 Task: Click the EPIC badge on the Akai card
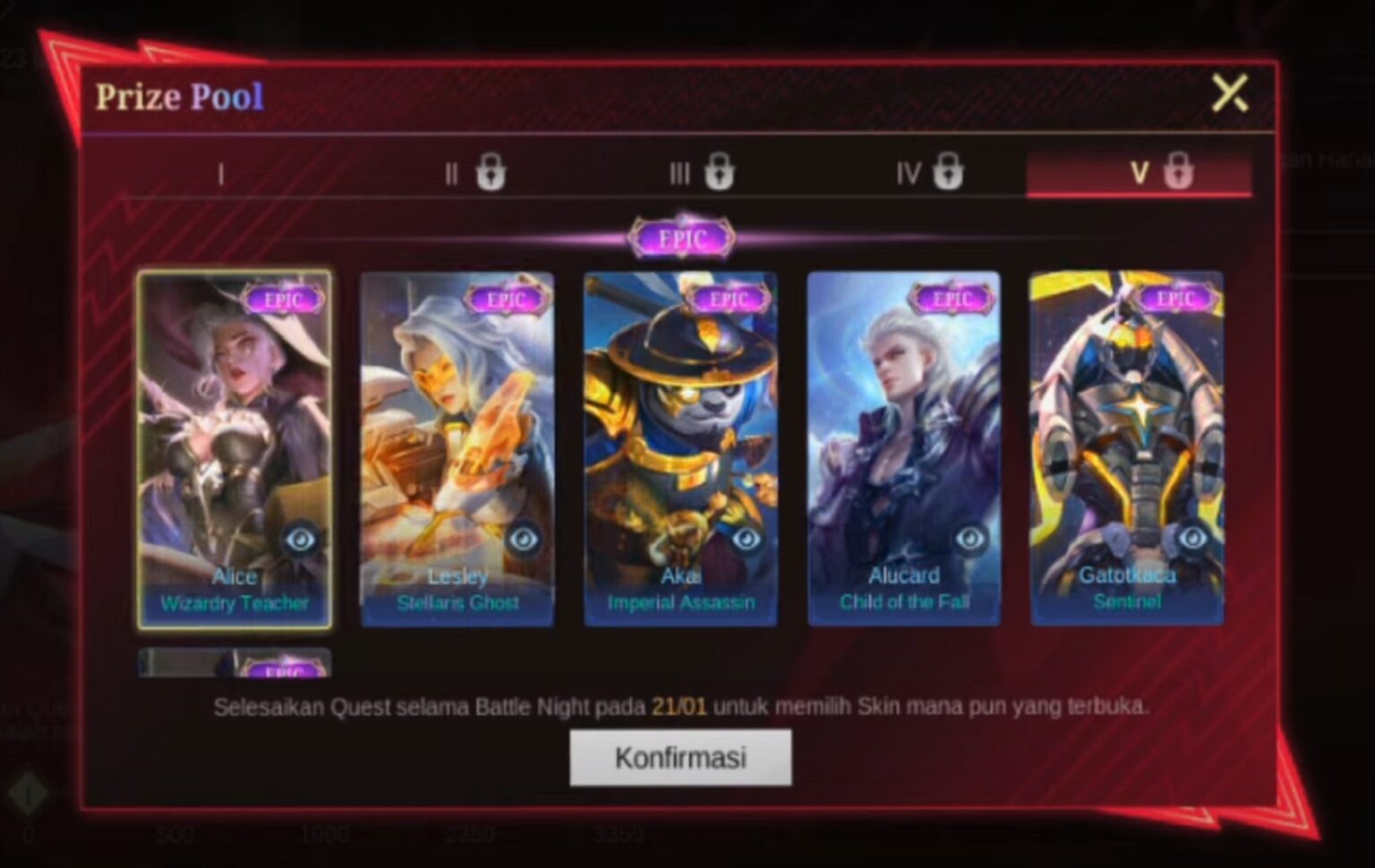click(x=730, y=299)
